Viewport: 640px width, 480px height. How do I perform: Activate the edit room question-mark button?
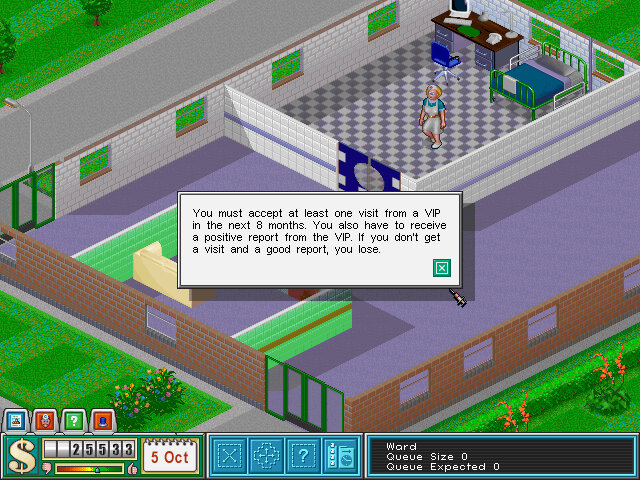[303, 456]
